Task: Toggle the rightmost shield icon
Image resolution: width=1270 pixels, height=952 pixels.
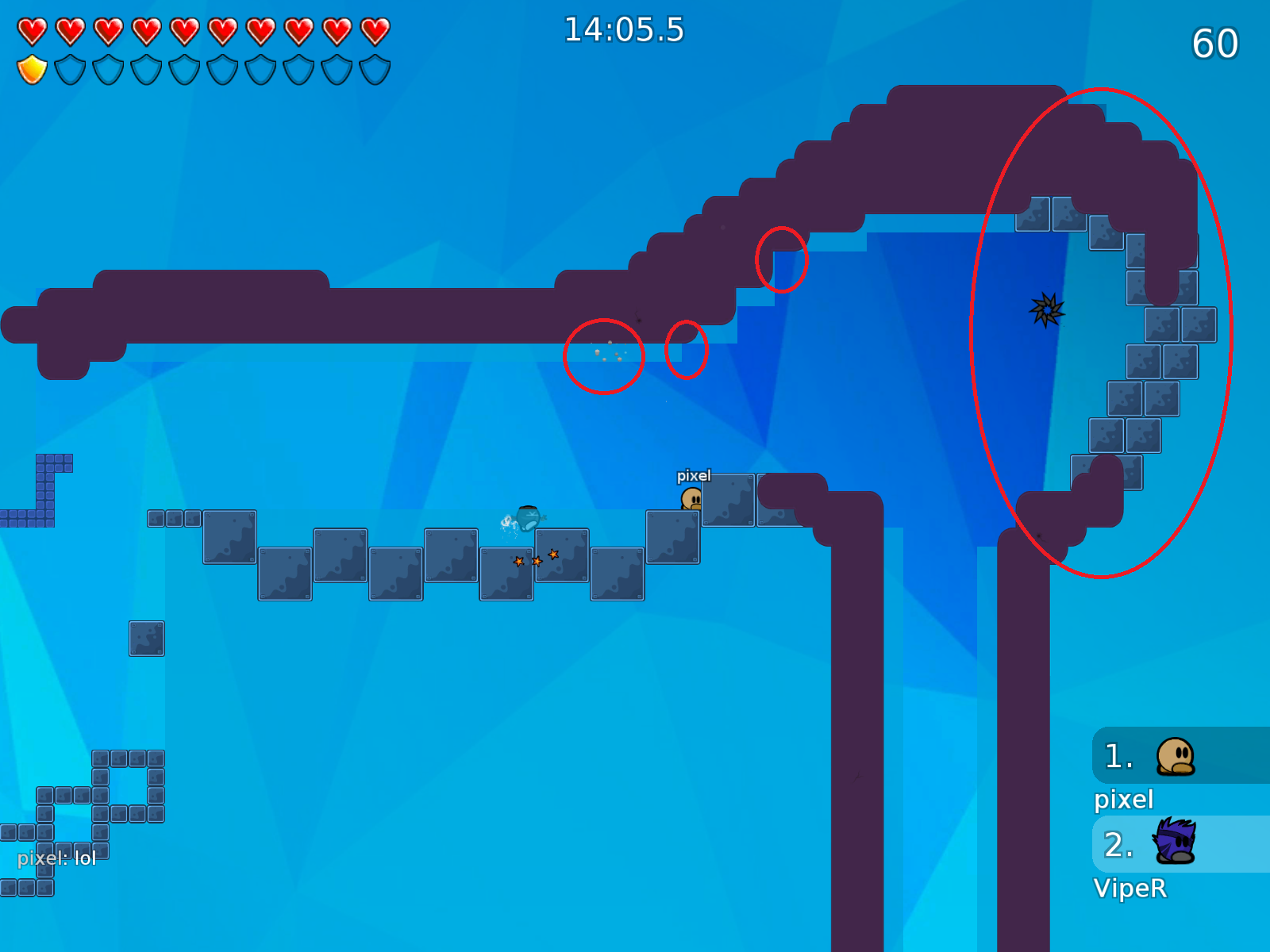Action: [x=374, y=70]
